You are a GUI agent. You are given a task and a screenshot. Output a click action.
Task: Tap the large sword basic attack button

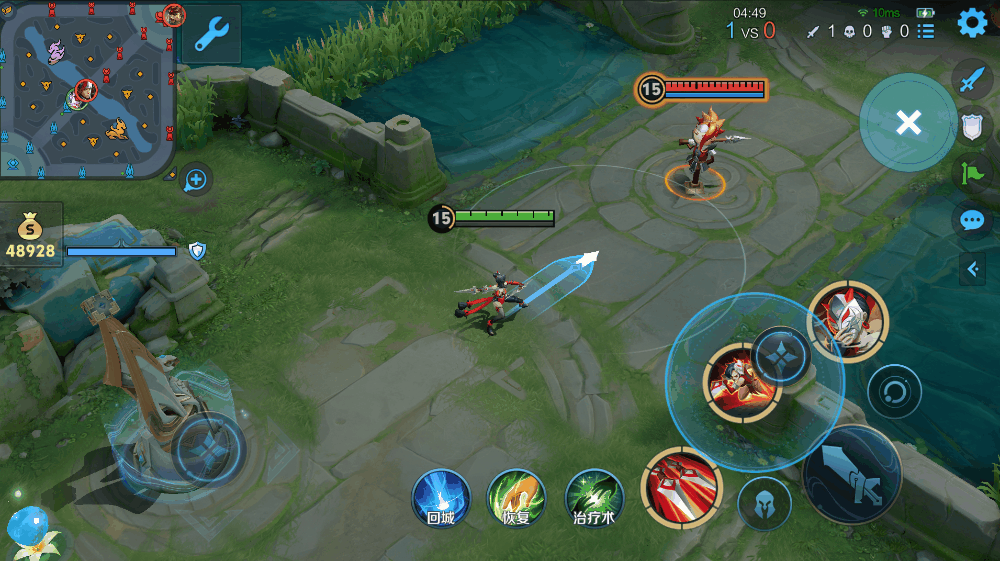coord(851,476)
